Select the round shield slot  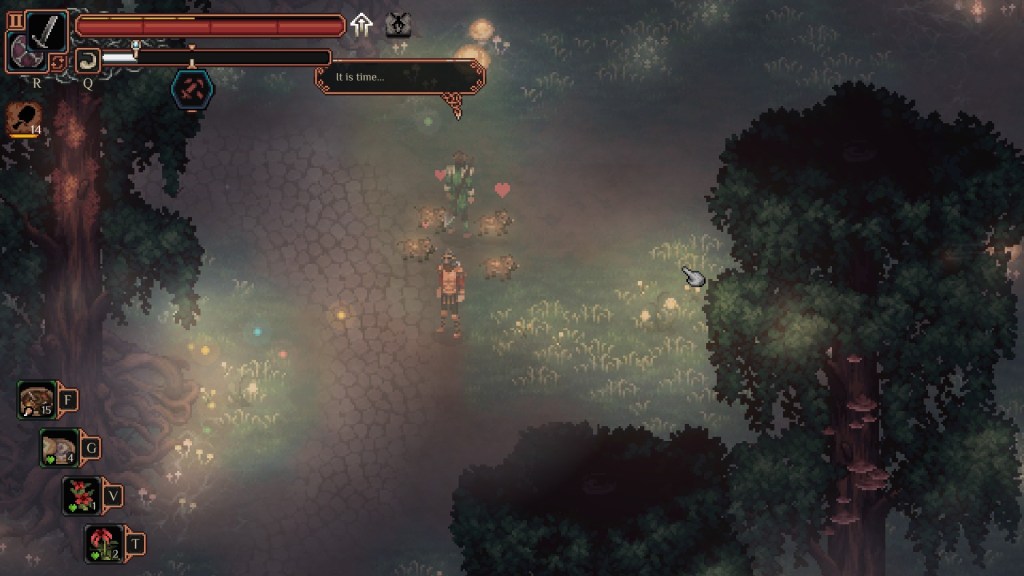(x=23, y=52)
